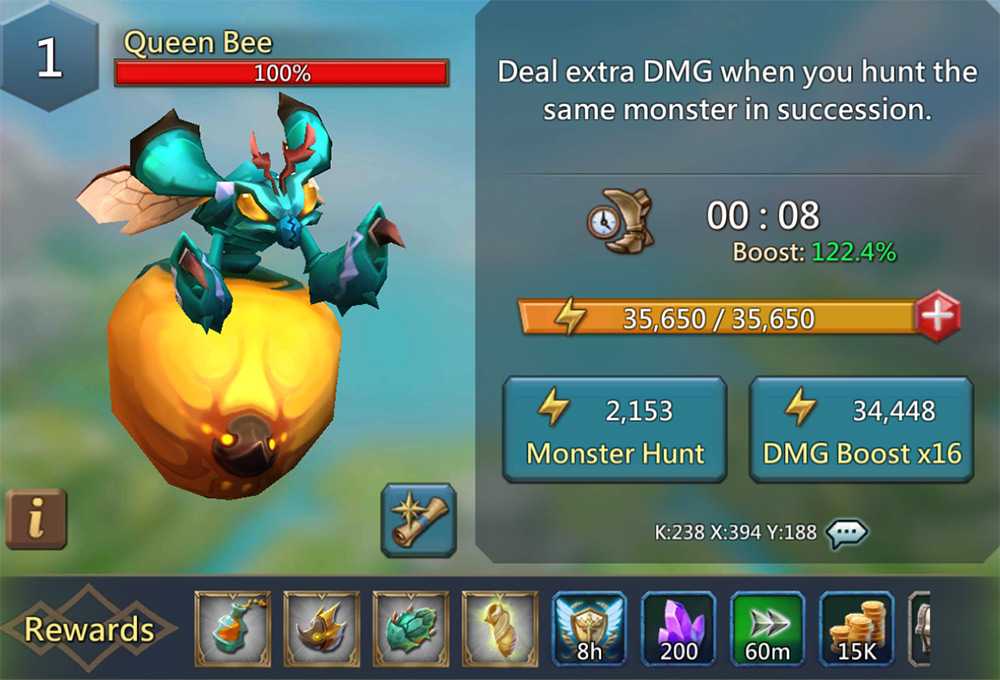Start the Monster Hunt for 2,153 energy
The height and width of the screenshot is (680, 1000).
(614, 429)
